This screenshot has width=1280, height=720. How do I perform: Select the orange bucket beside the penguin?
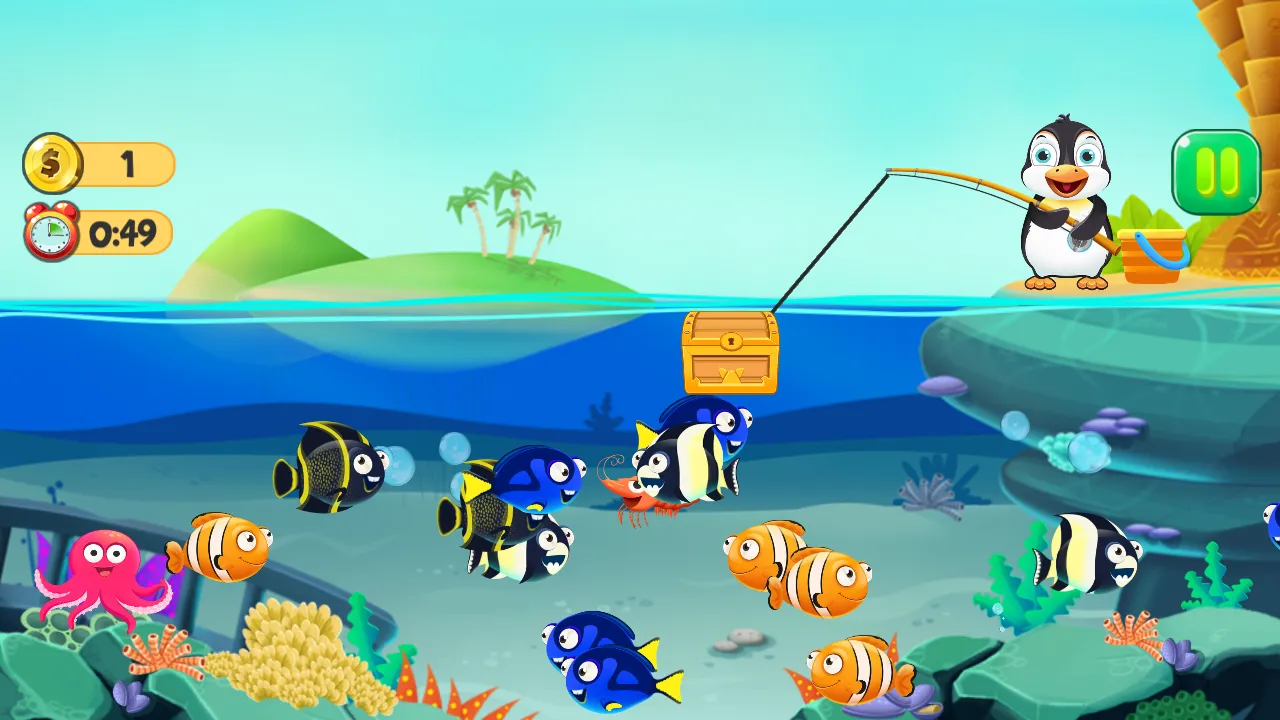1152,255
